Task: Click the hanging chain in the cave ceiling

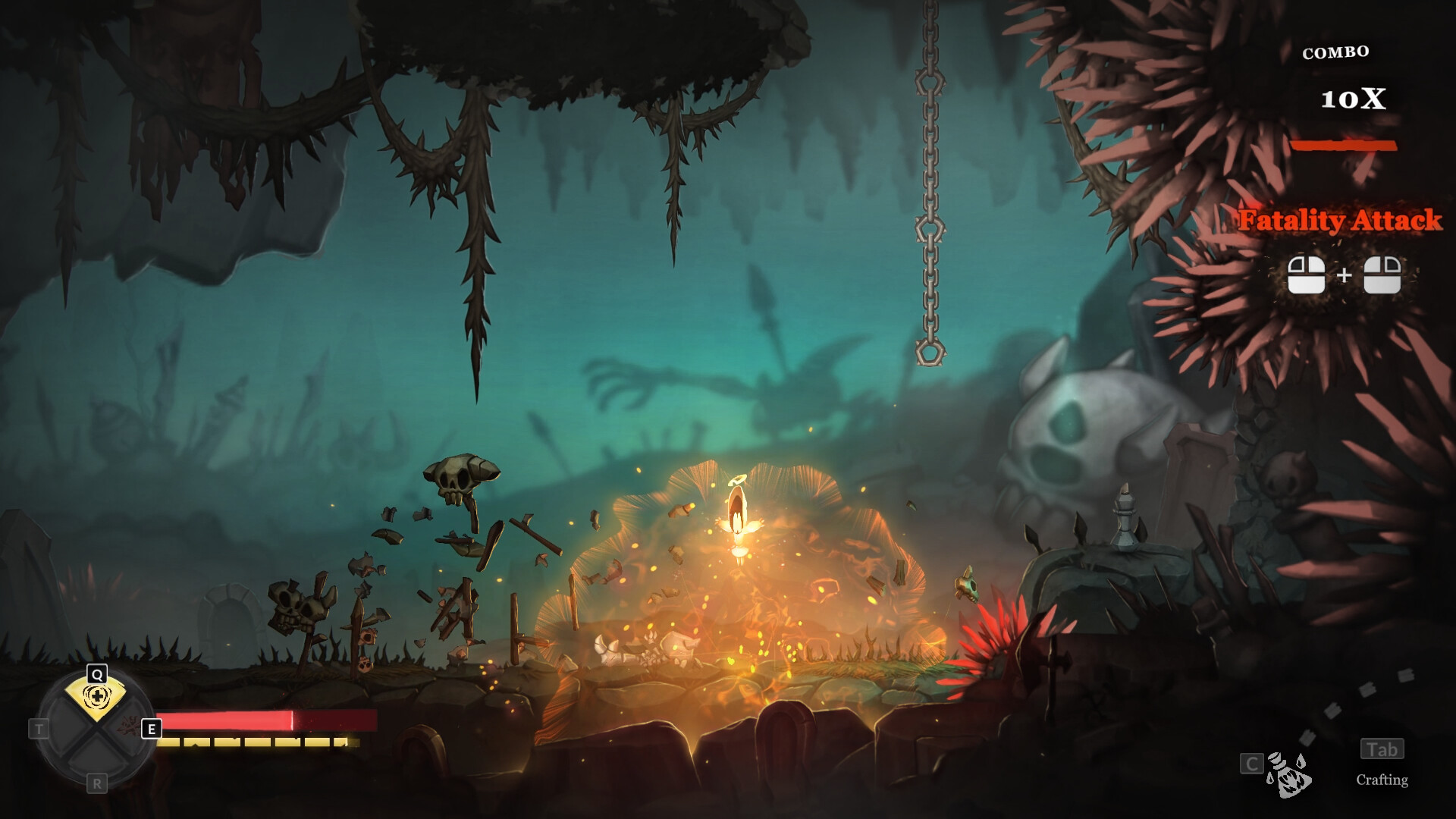Action: point(929,190)
